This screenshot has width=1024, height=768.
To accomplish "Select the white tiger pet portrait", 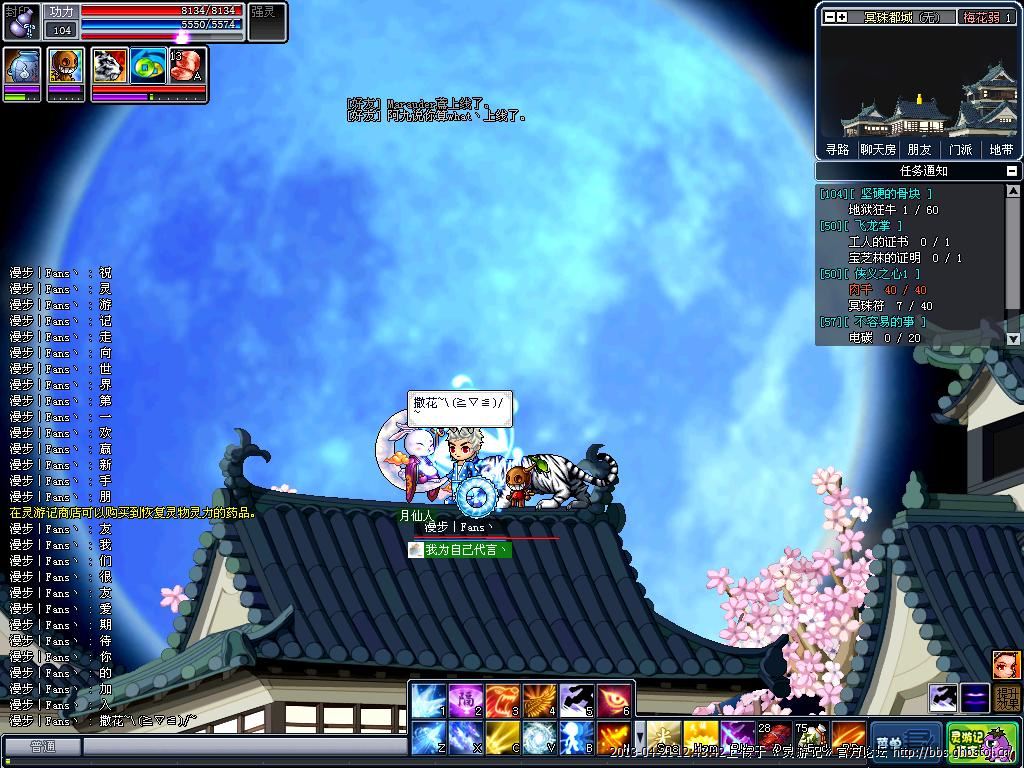I will (109, 66).
